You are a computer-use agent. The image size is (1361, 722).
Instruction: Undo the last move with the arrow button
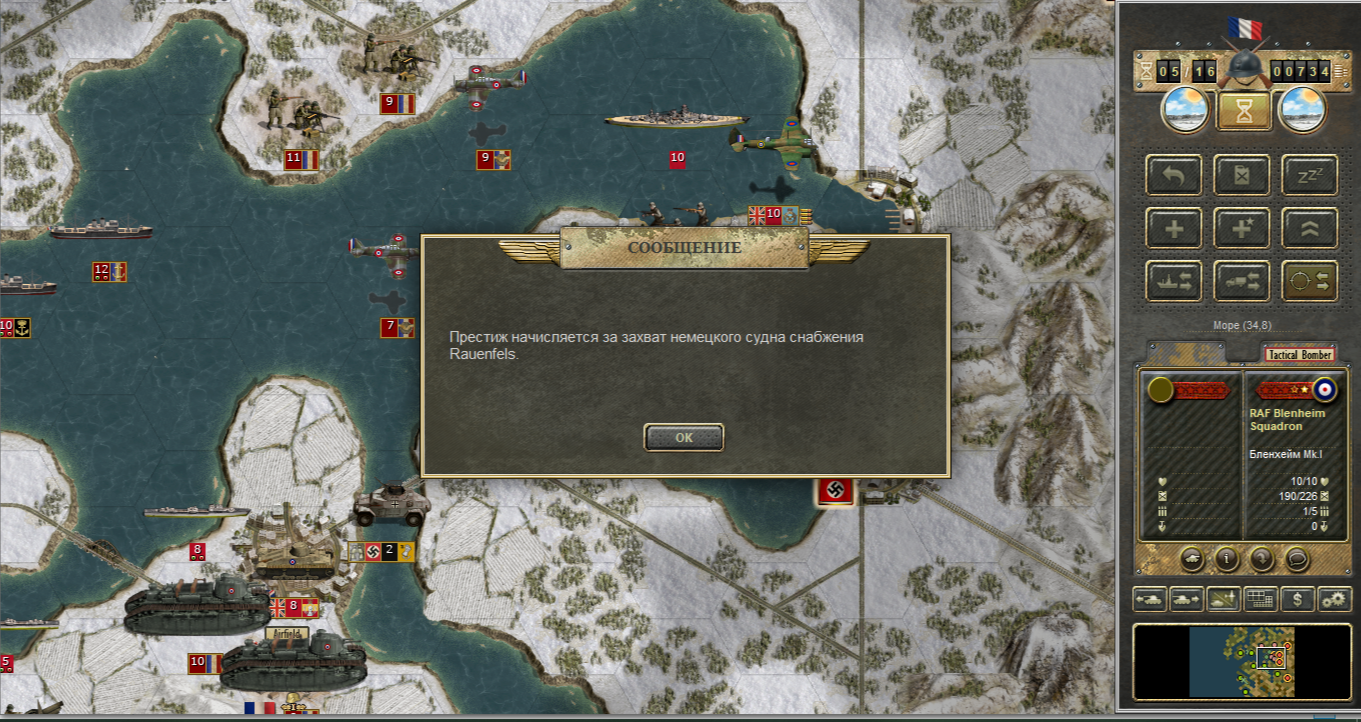tap(1174, 175)
